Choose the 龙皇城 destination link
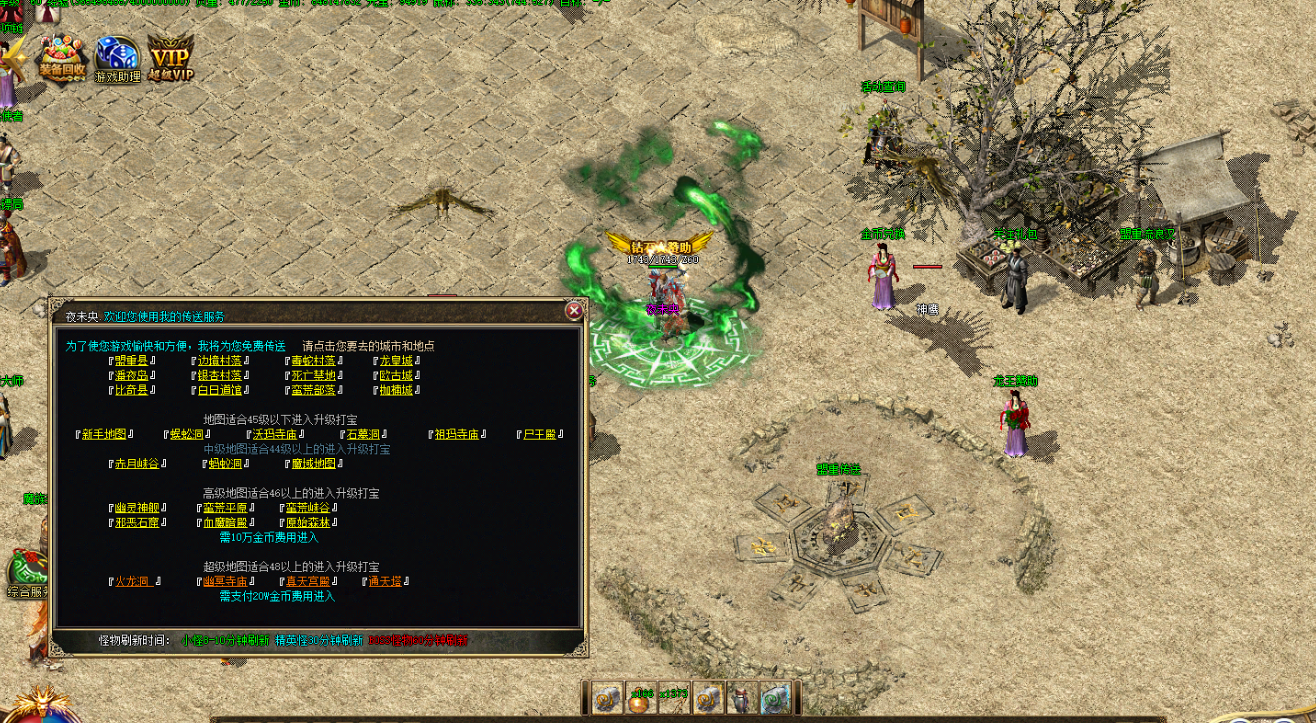 [399, 361]
